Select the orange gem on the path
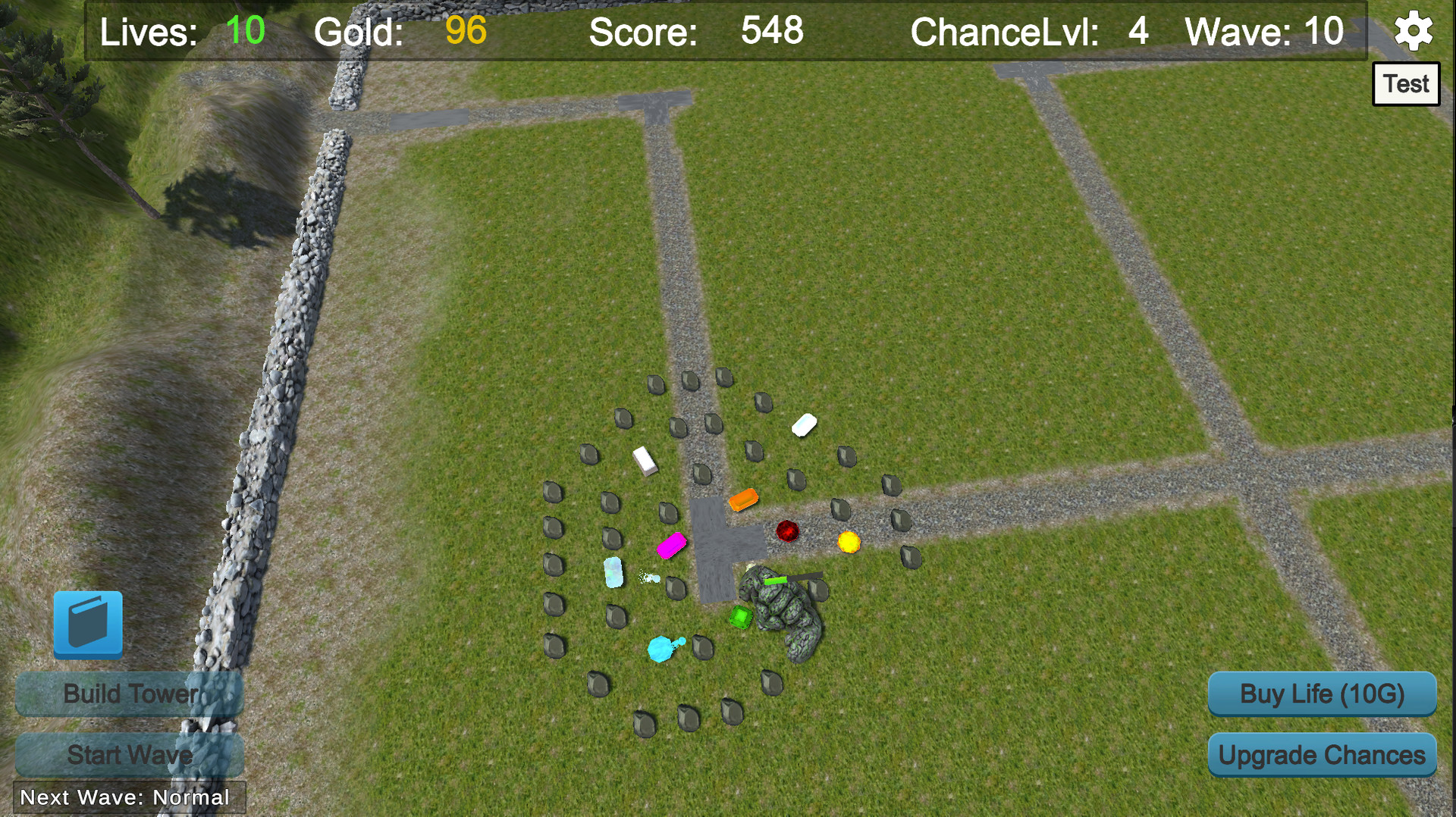This screenshot has width=1456, height=817. (x=744, y=499)
